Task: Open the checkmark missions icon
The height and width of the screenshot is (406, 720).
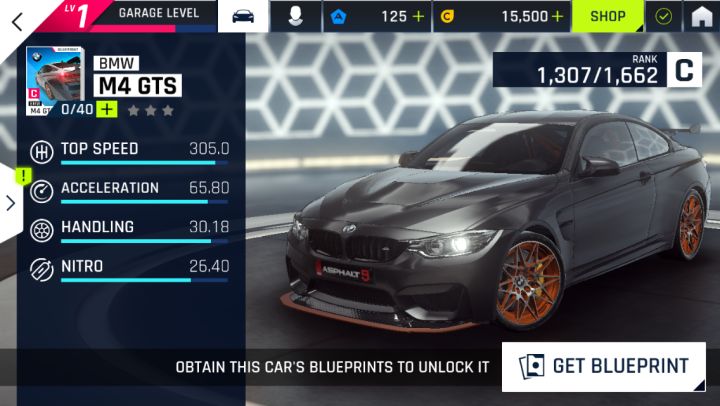Action: coord(663,17)
